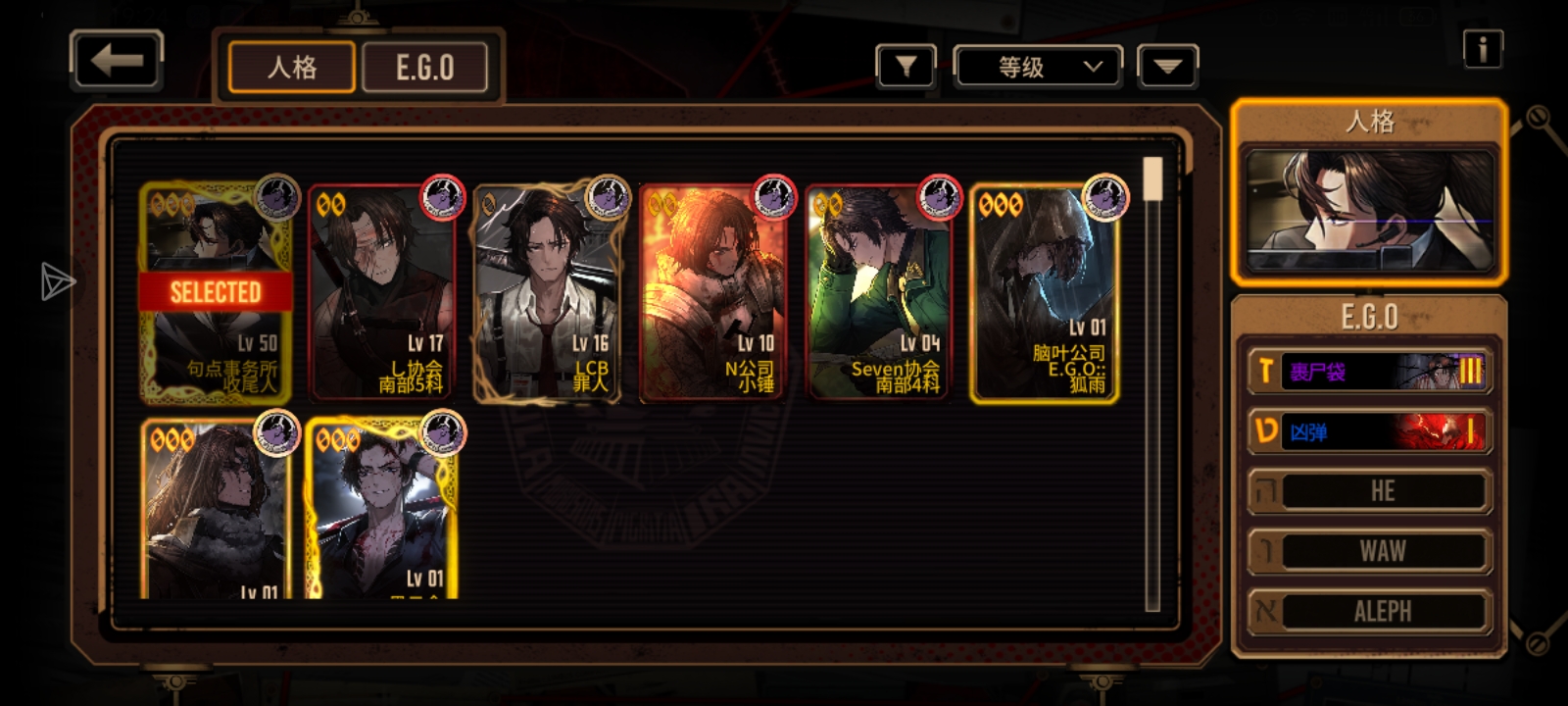
Task: Open the 凶弹 E.G.O slot
Action: (x=1369, y=431)
